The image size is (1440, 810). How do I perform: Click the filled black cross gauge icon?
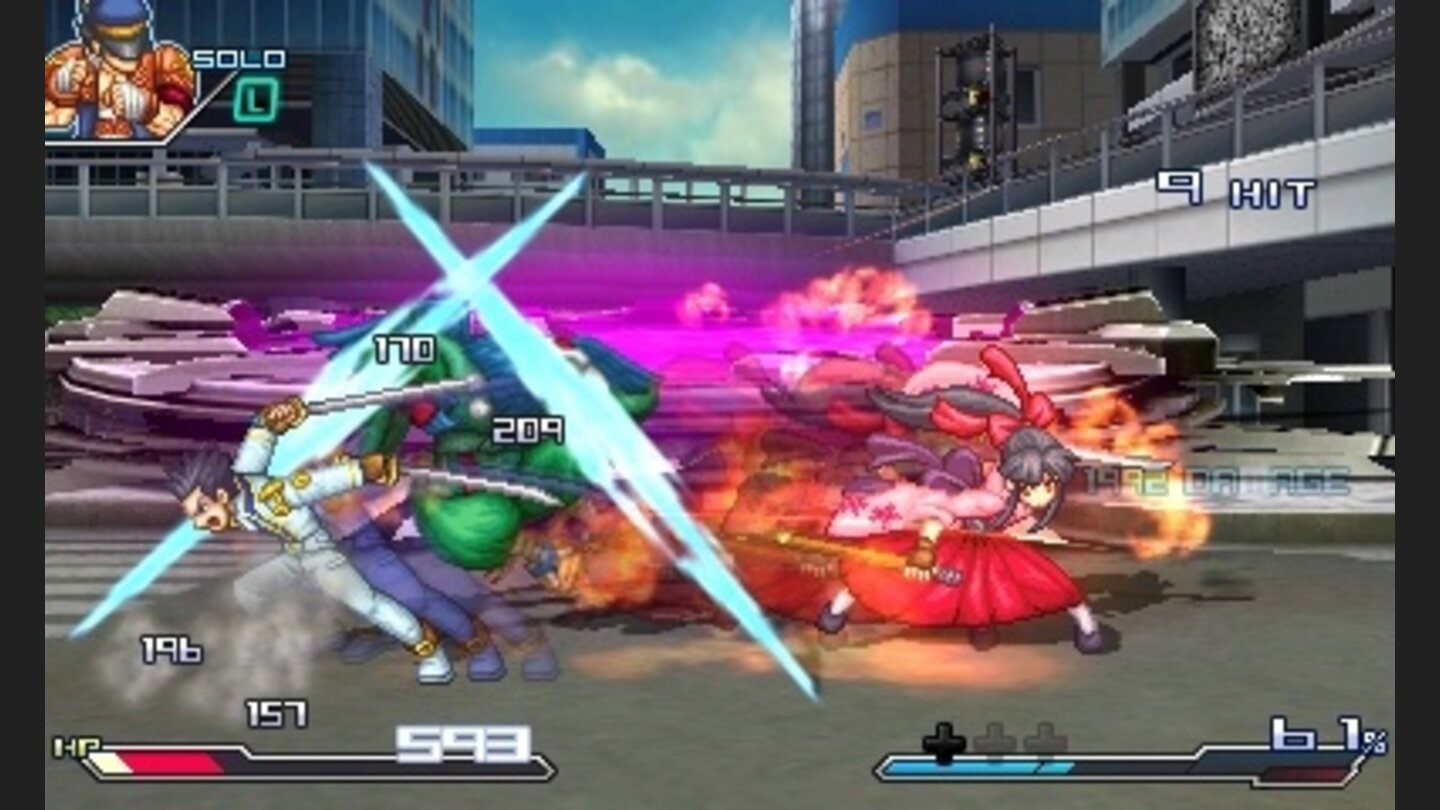click(x=943, y=737)
